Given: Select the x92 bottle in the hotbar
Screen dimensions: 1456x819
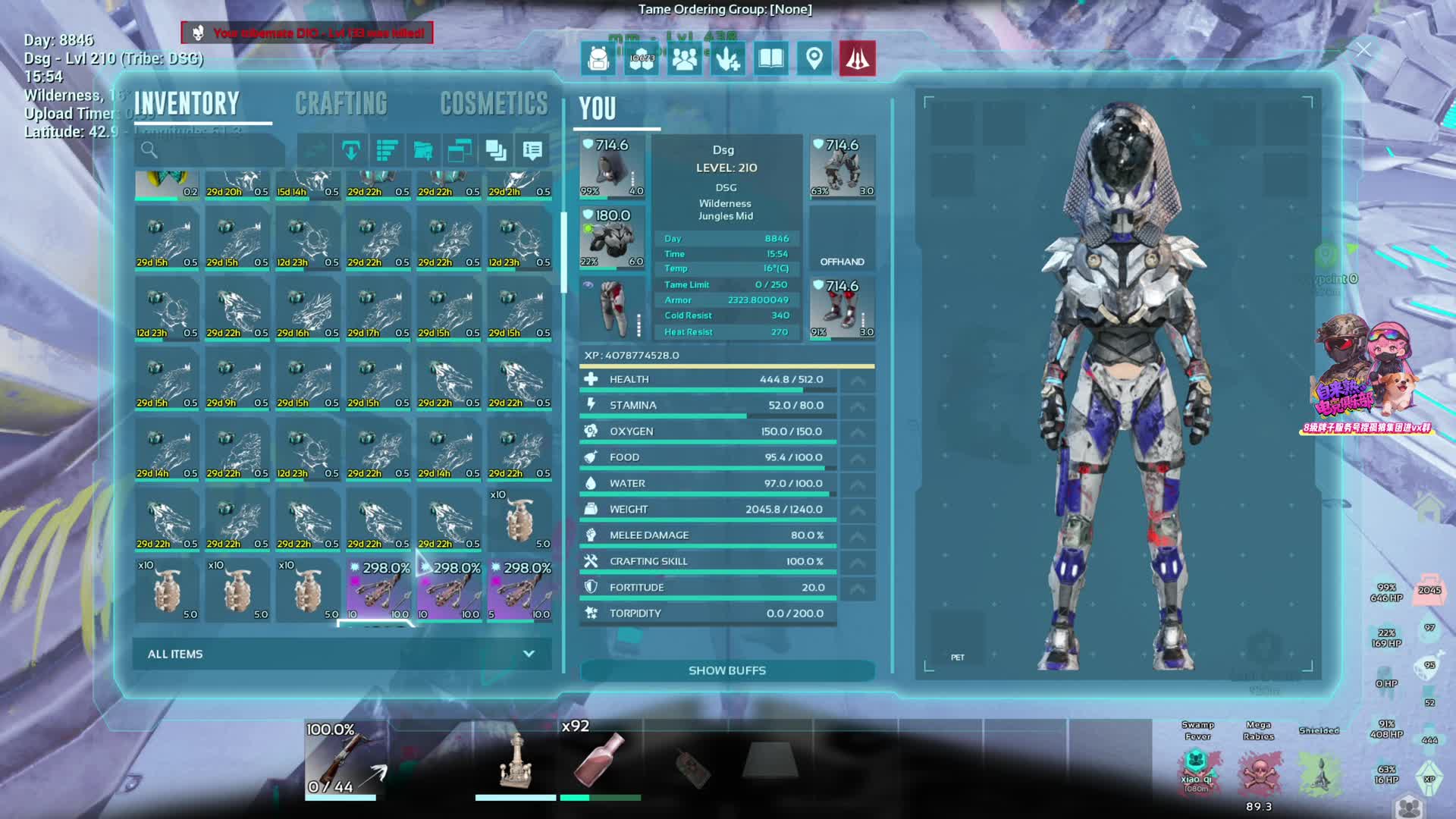Looking at the screenshot, I should pyautogui.click(x=599, y=758).
